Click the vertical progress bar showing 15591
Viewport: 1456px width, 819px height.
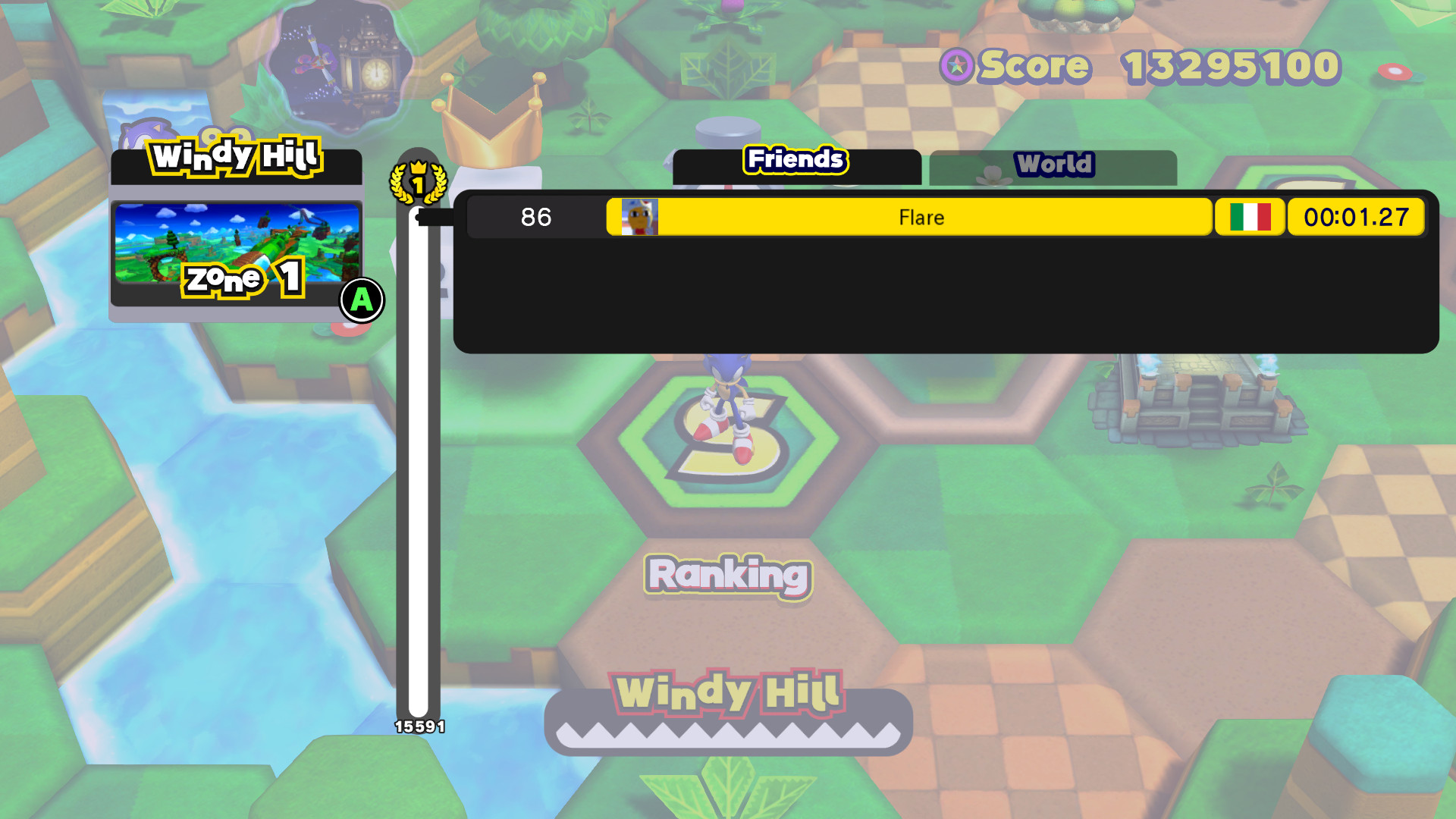[x=419, y=493]
